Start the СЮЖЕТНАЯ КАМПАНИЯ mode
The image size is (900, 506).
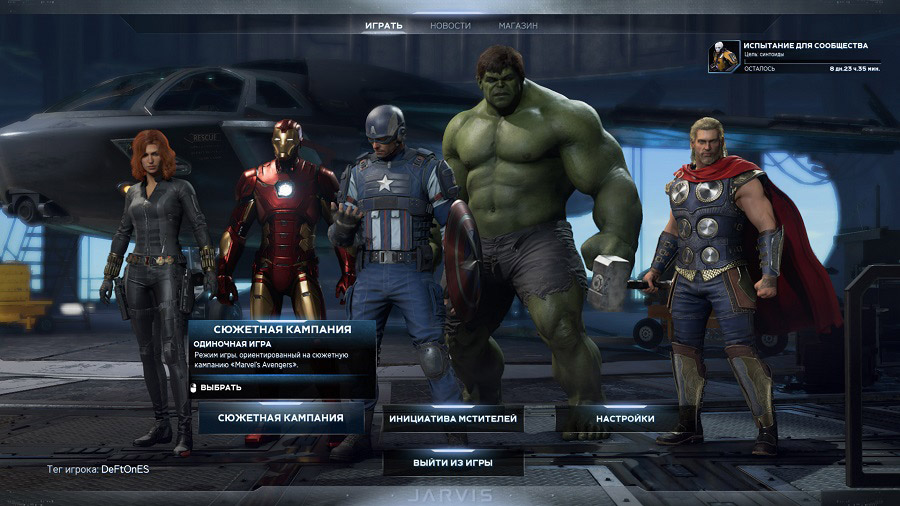281,418
